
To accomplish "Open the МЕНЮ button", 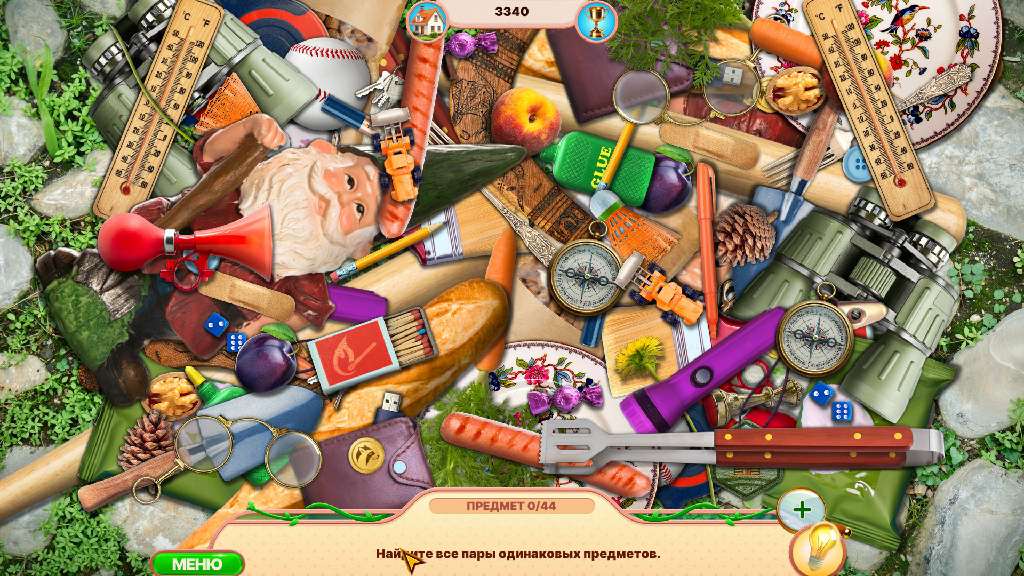I will coord(197,563).
